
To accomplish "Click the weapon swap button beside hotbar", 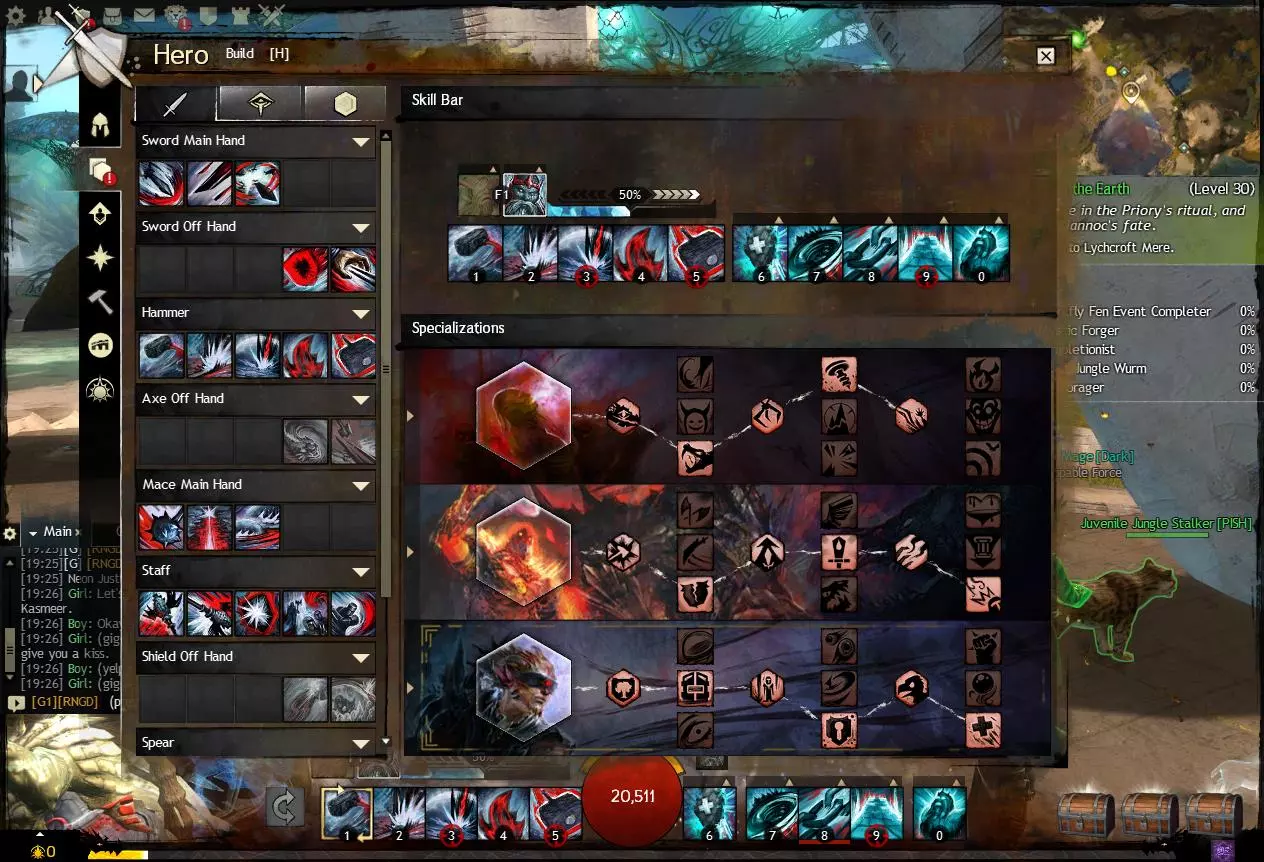I will pos(285,808).
